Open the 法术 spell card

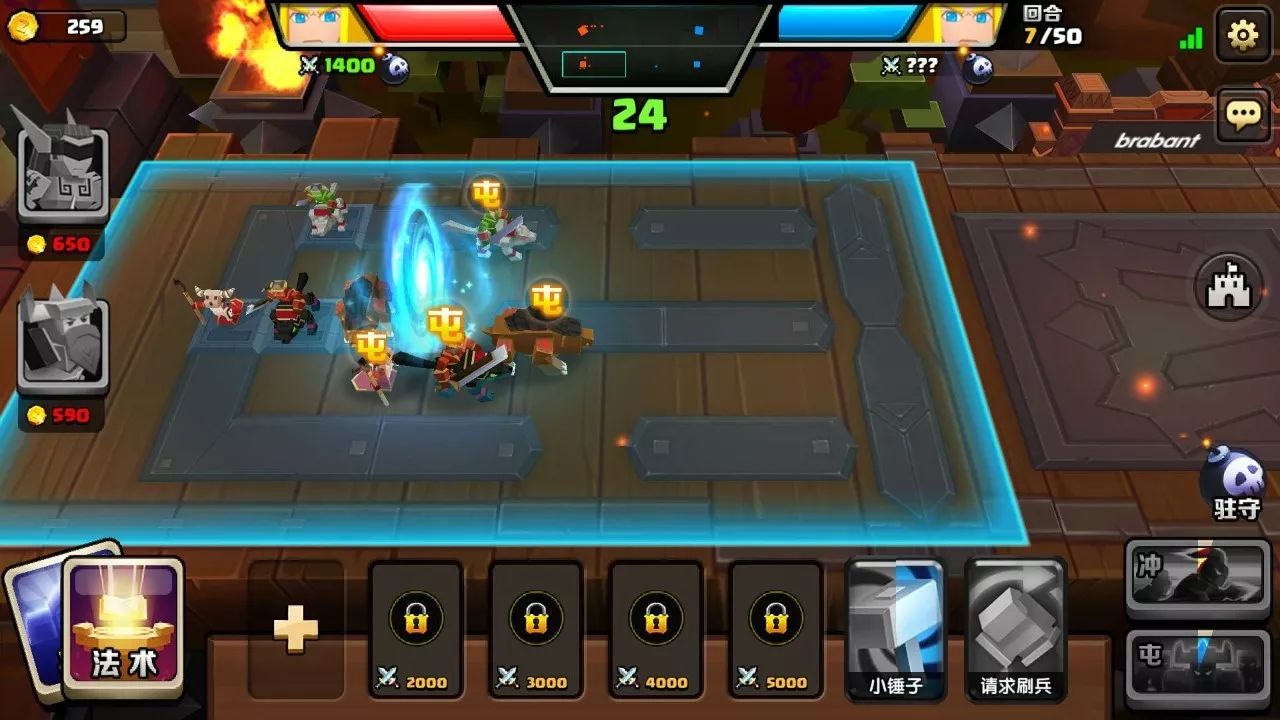124,627
